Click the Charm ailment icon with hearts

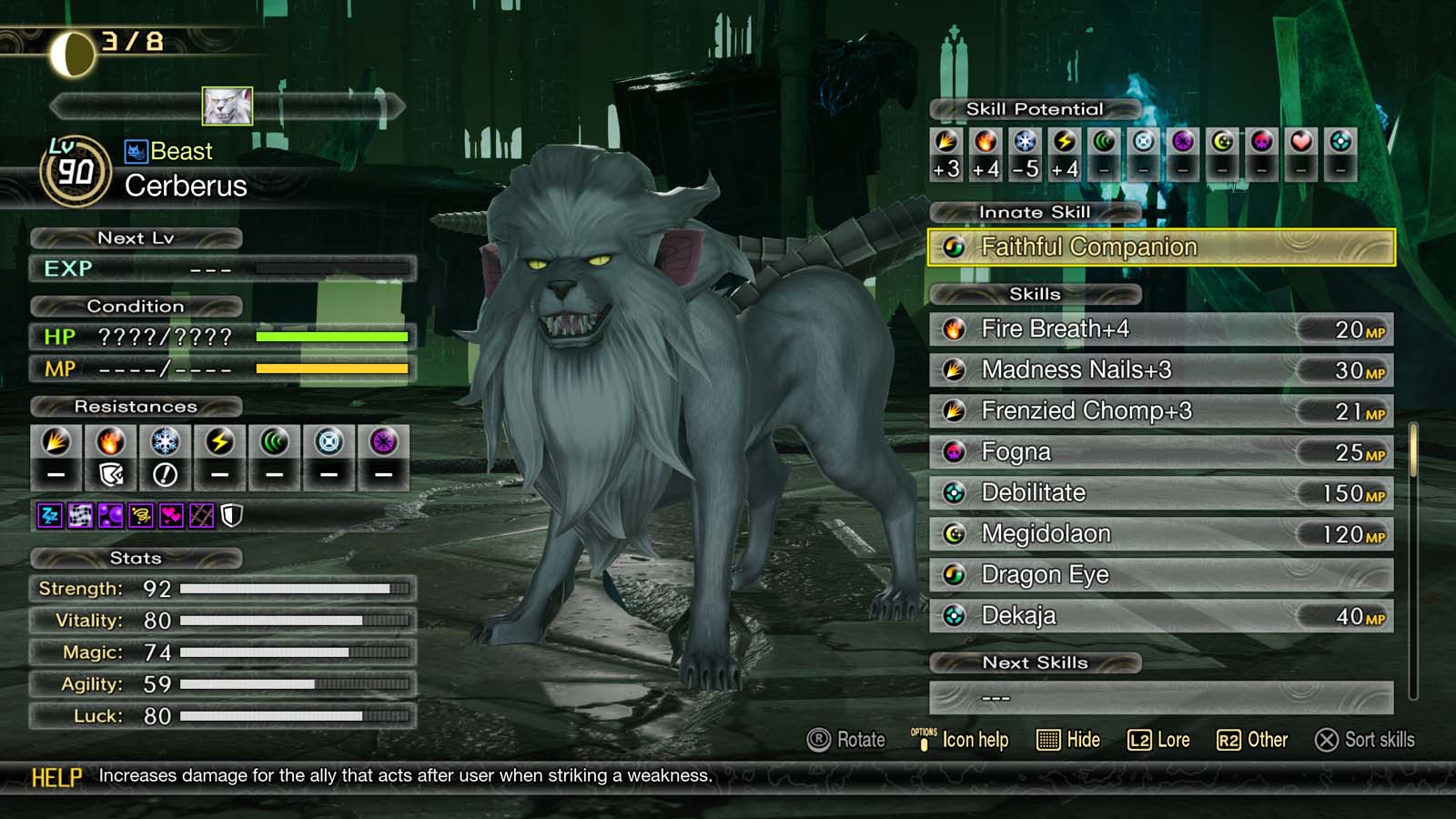click(x=171, y=515)
